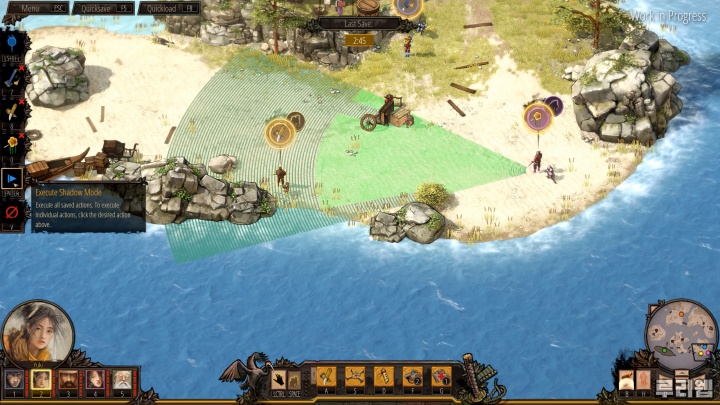This screenshot has width=720, height=405.
Task: Choose the fourth character portrait
Action: coord(95,379)
